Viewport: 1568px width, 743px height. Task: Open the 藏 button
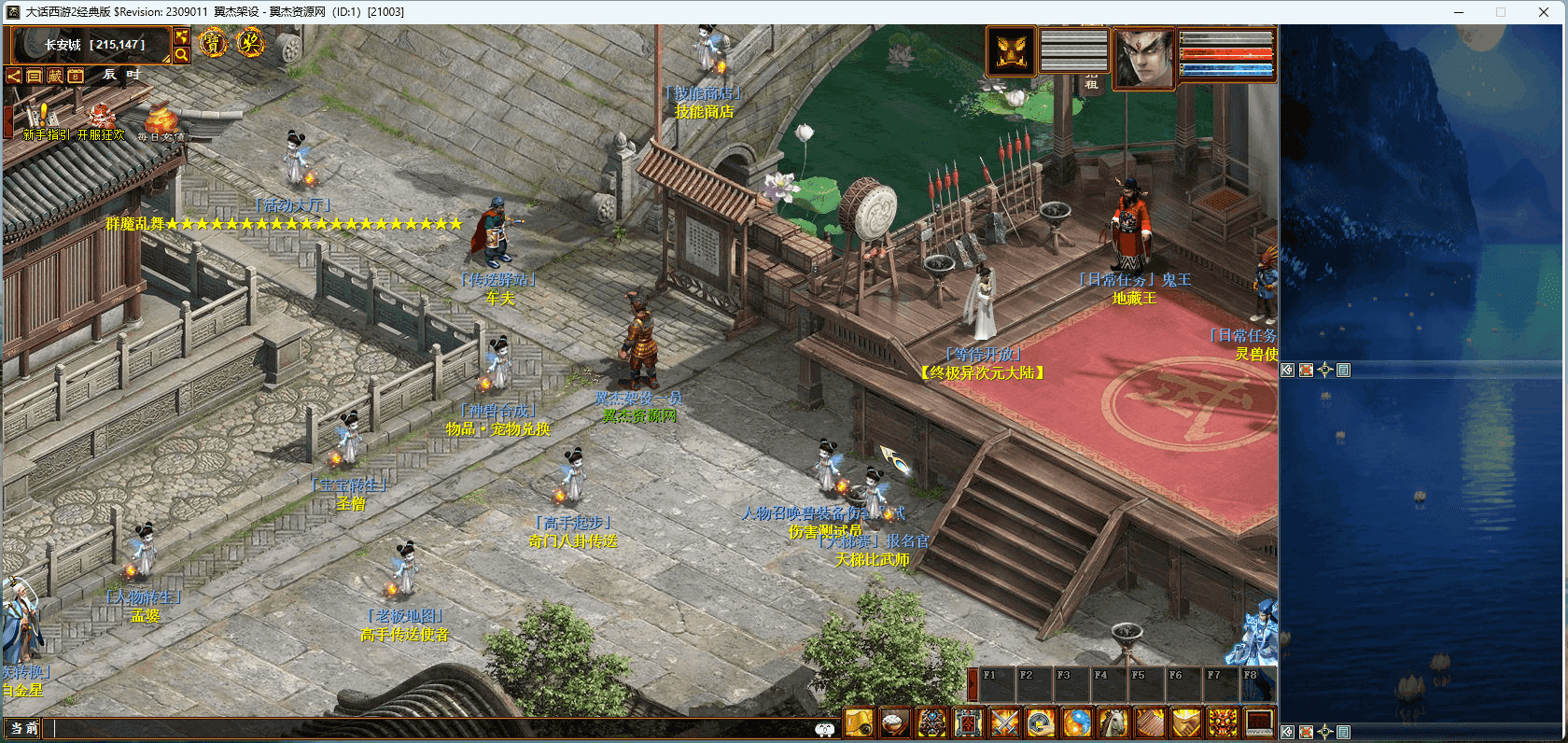tap(55, 76)
